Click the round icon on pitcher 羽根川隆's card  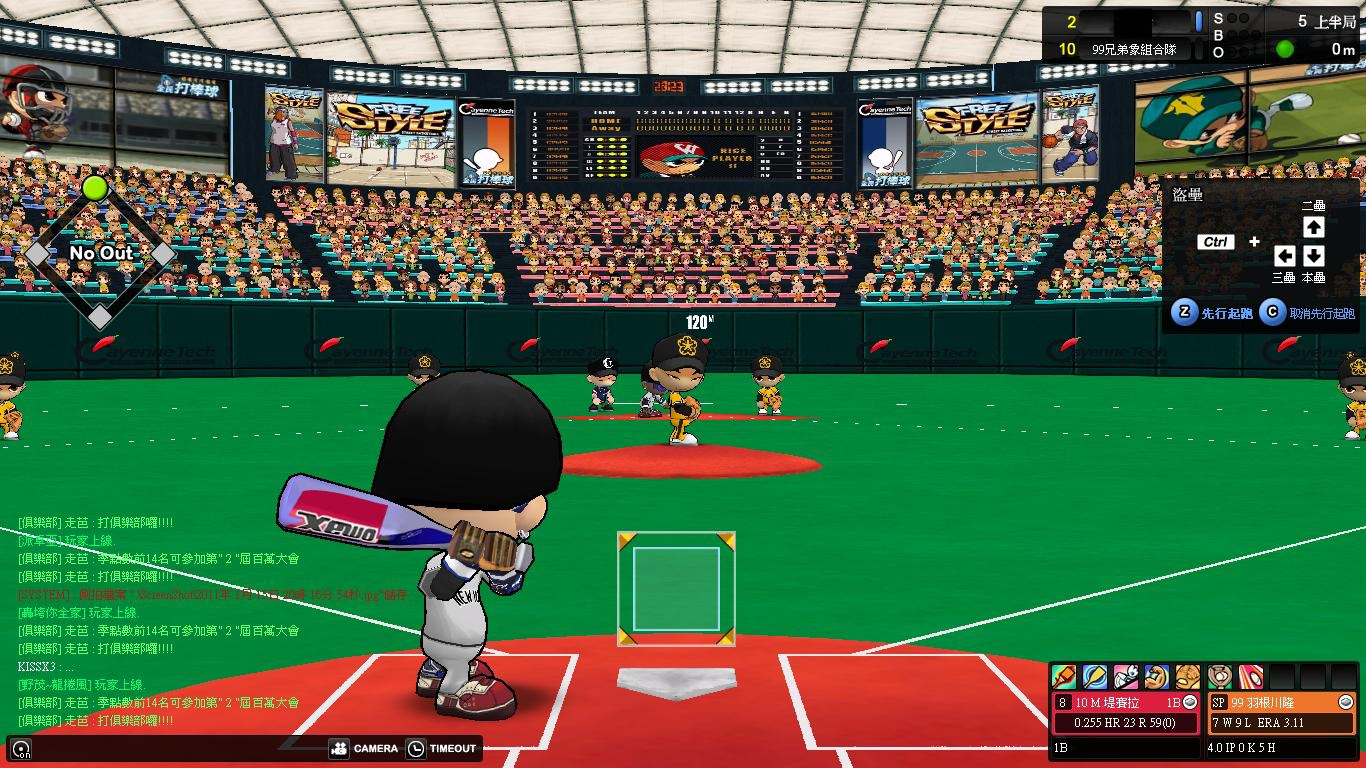(1345, 703)
